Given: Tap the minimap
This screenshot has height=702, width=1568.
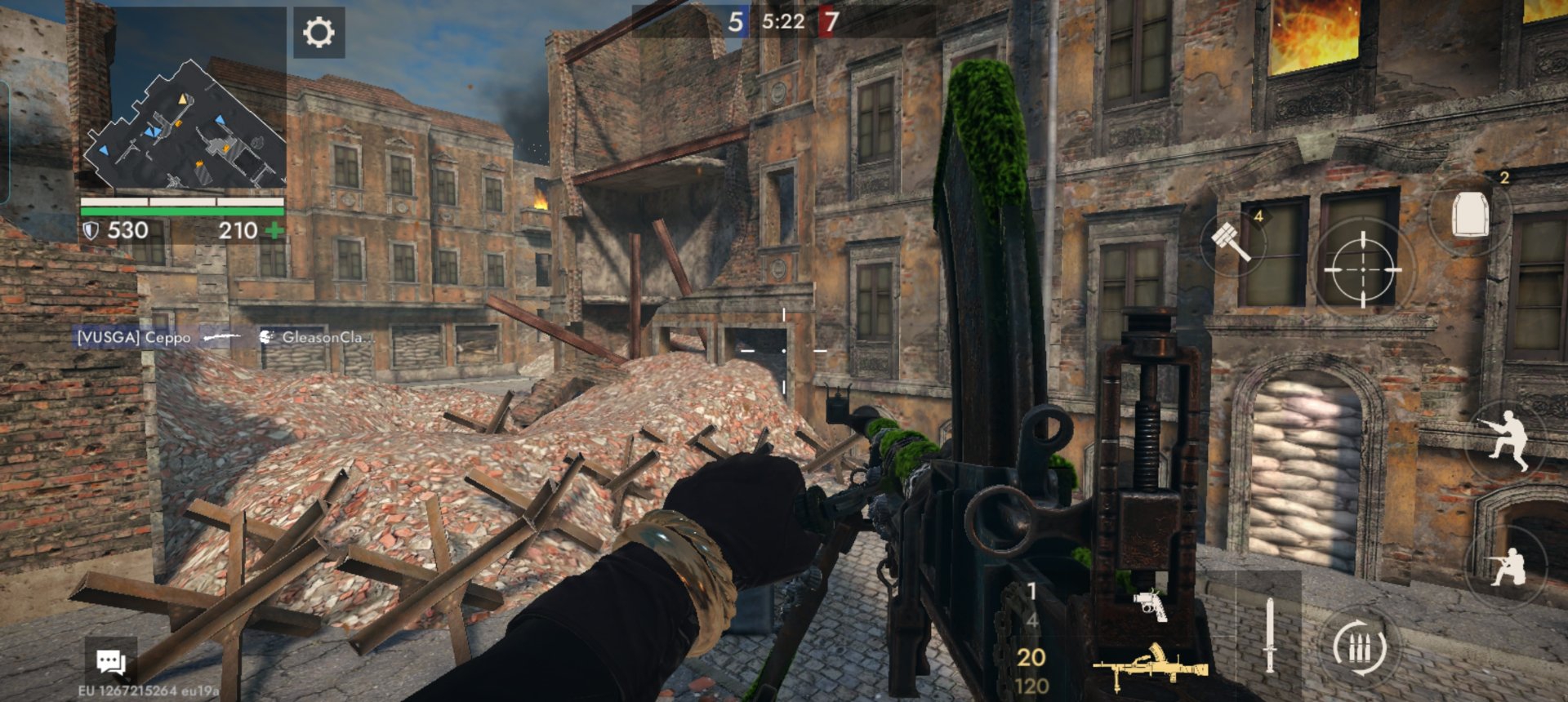Looking at the screenshot, I should click(185, 124).
